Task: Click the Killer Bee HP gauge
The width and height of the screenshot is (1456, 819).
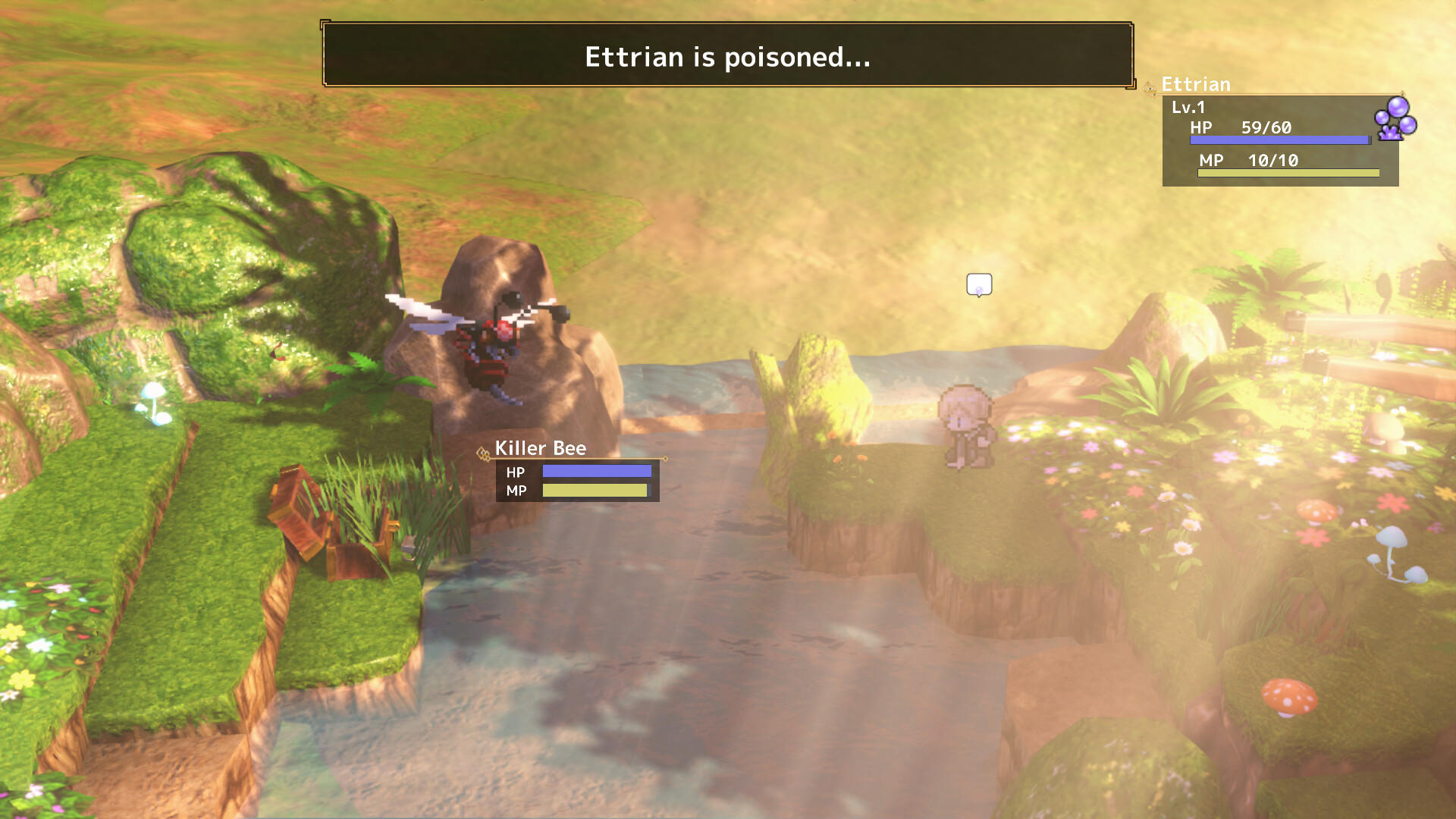Action: (598, 471)
